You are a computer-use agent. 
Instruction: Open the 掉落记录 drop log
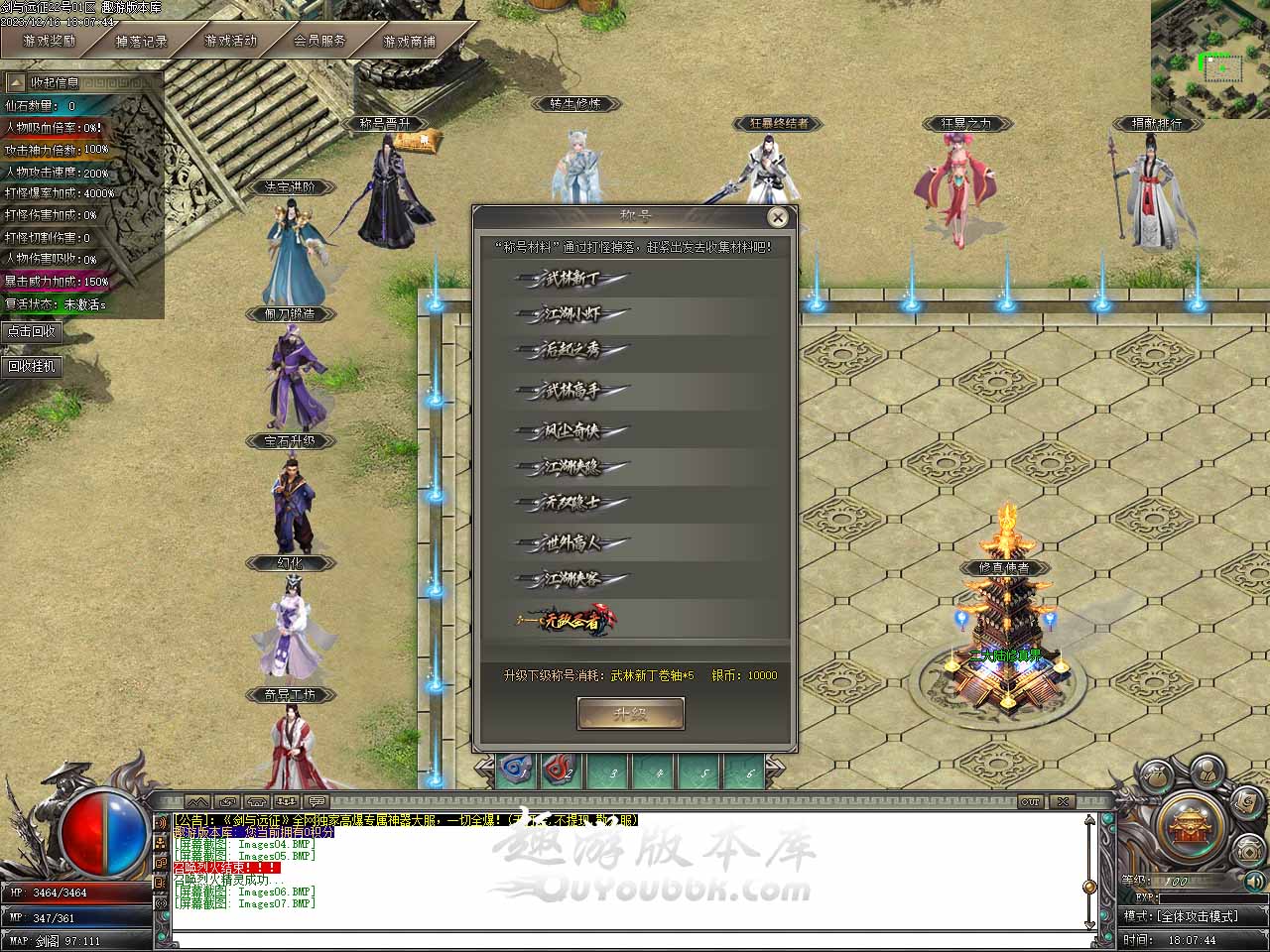[142, 41]
